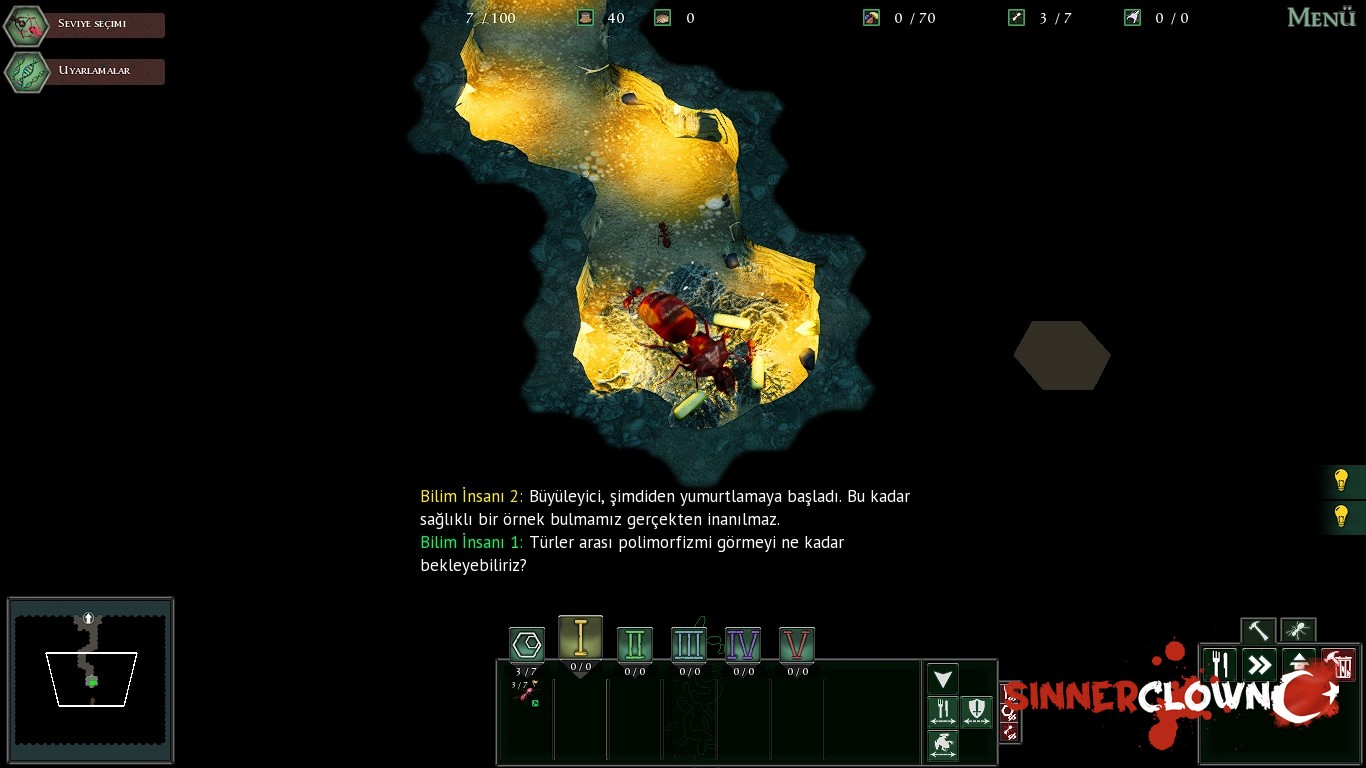Activate pheromone group V
The image size is (1366, 768).
796,645
